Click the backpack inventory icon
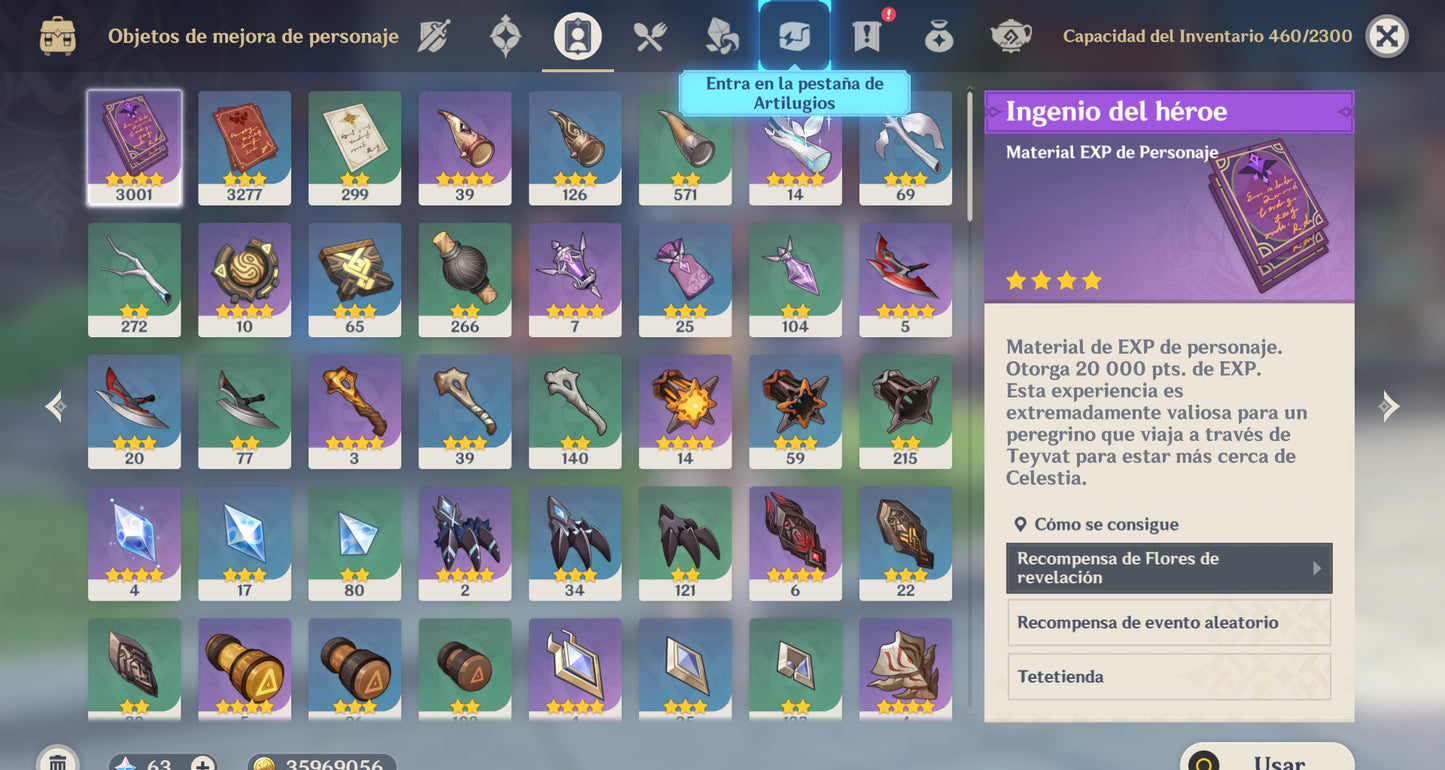Viewport: 1445px width, 770px height. point(57,35)
